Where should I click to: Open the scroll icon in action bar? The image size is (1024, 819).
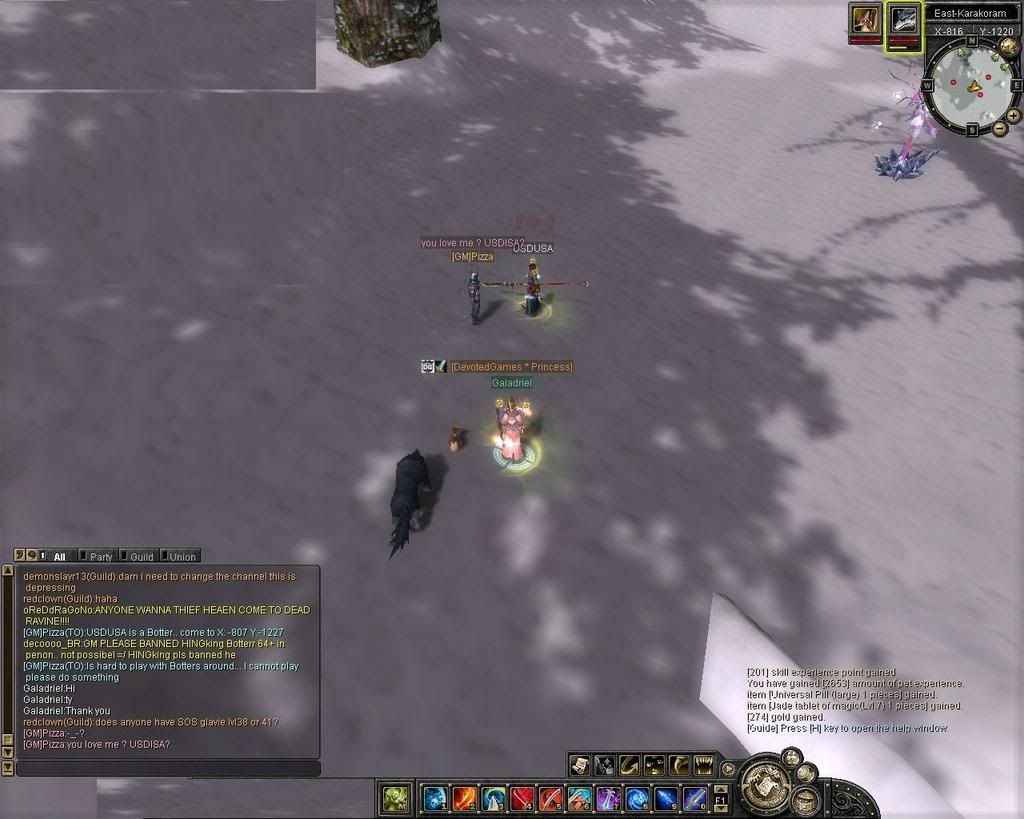point(580,766)
